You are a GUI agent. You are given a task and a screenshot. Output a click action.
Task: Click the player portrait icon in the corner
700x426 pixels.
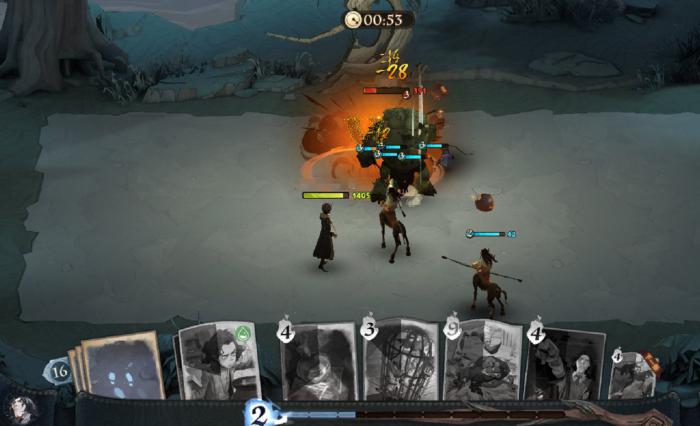point(22,408)
